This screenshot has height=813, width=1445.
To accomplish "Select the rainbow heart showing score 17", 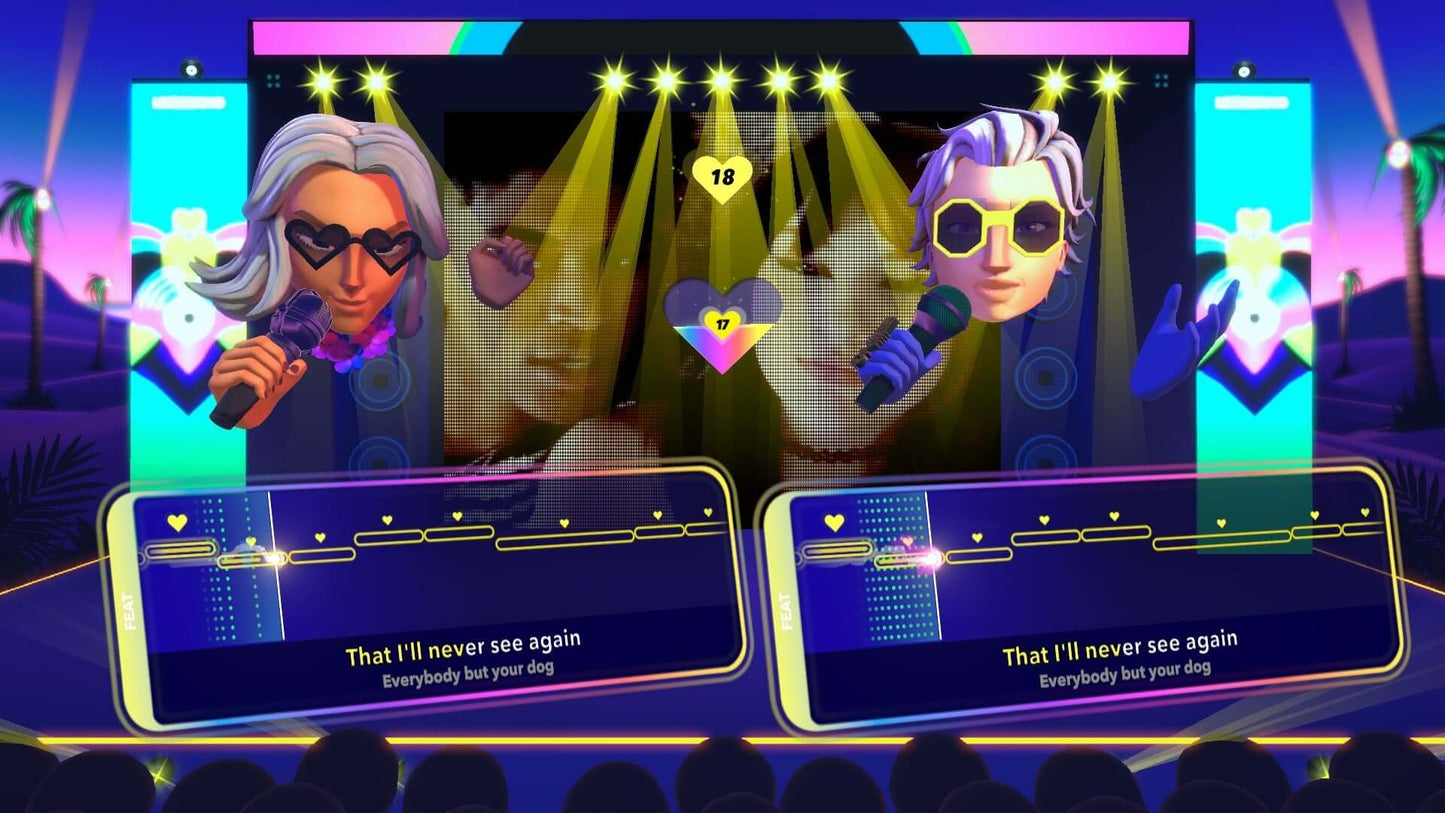I will tap(722, 323).
